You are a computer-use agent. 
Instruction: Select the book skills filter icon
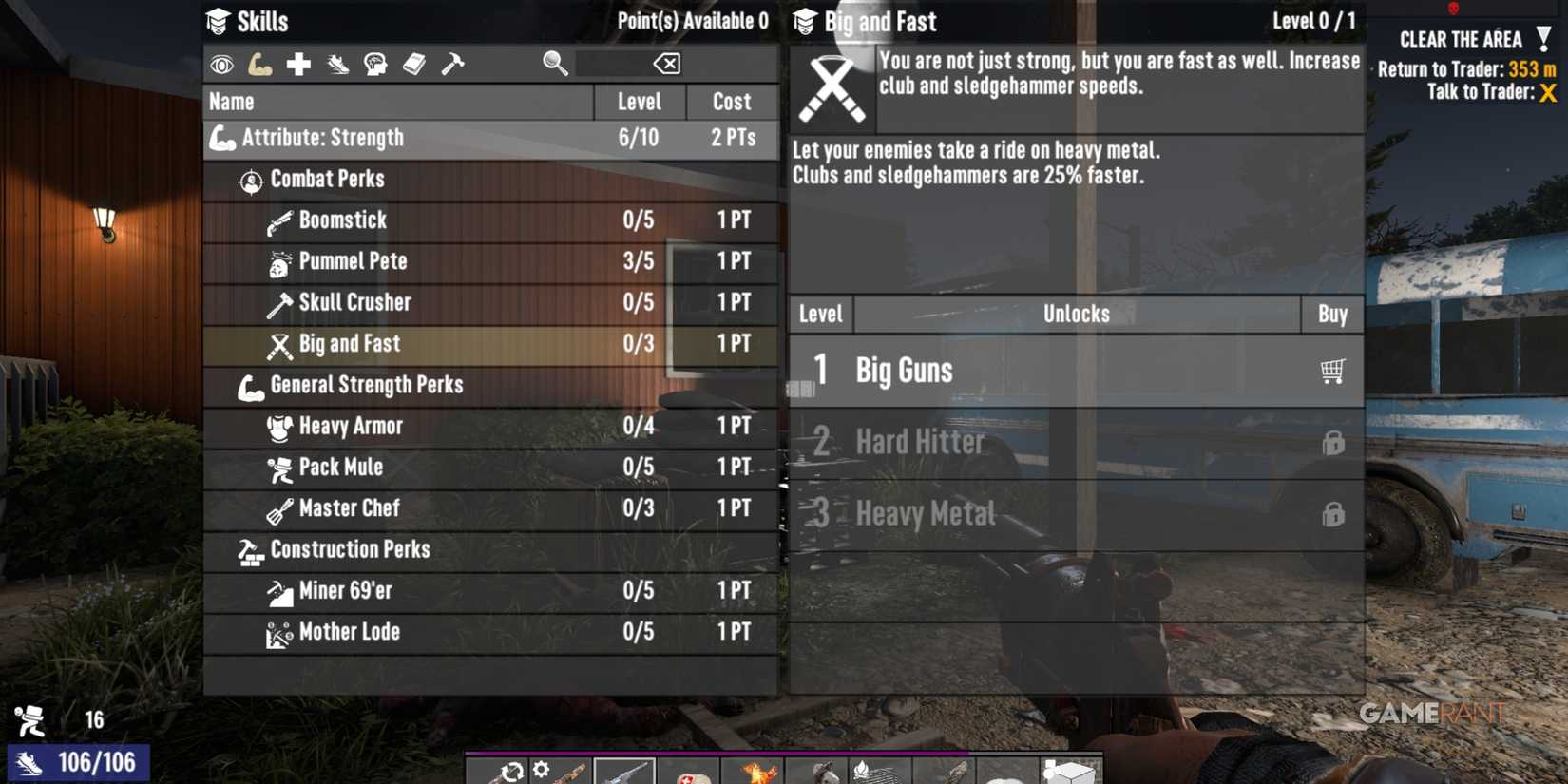coord(416,63)
